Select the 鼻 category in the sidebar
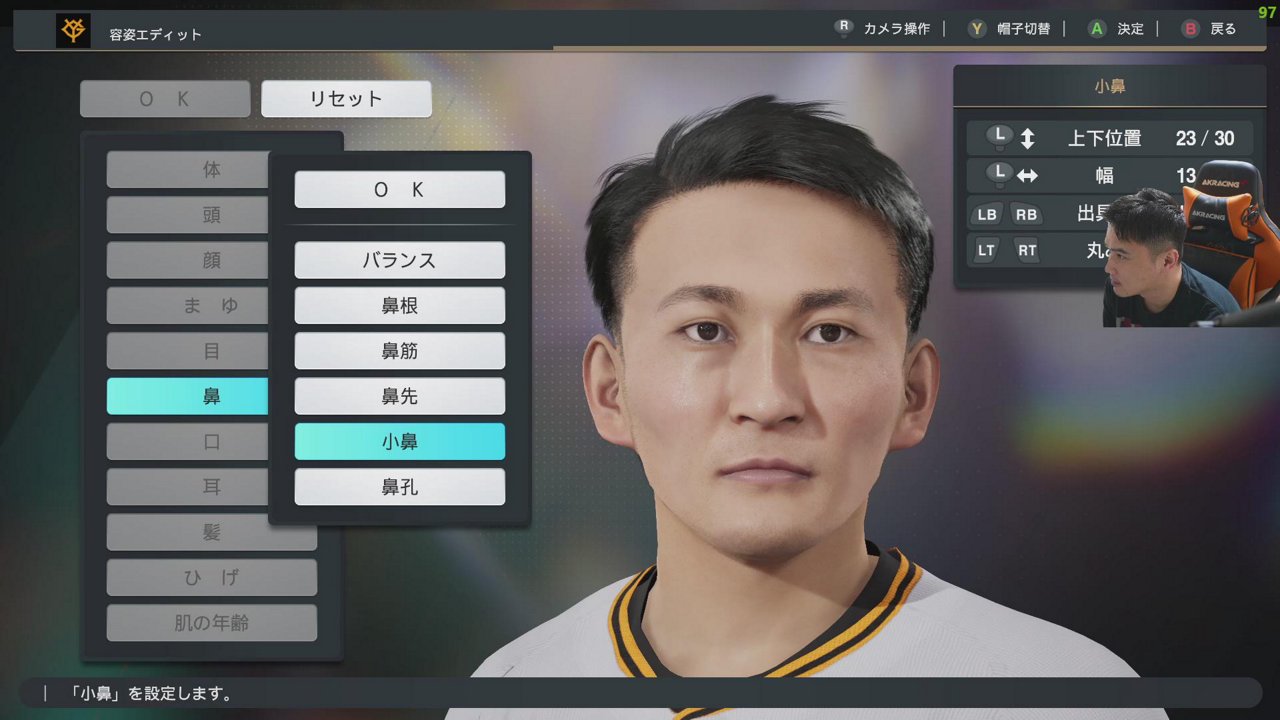 [x=187, y=396]
